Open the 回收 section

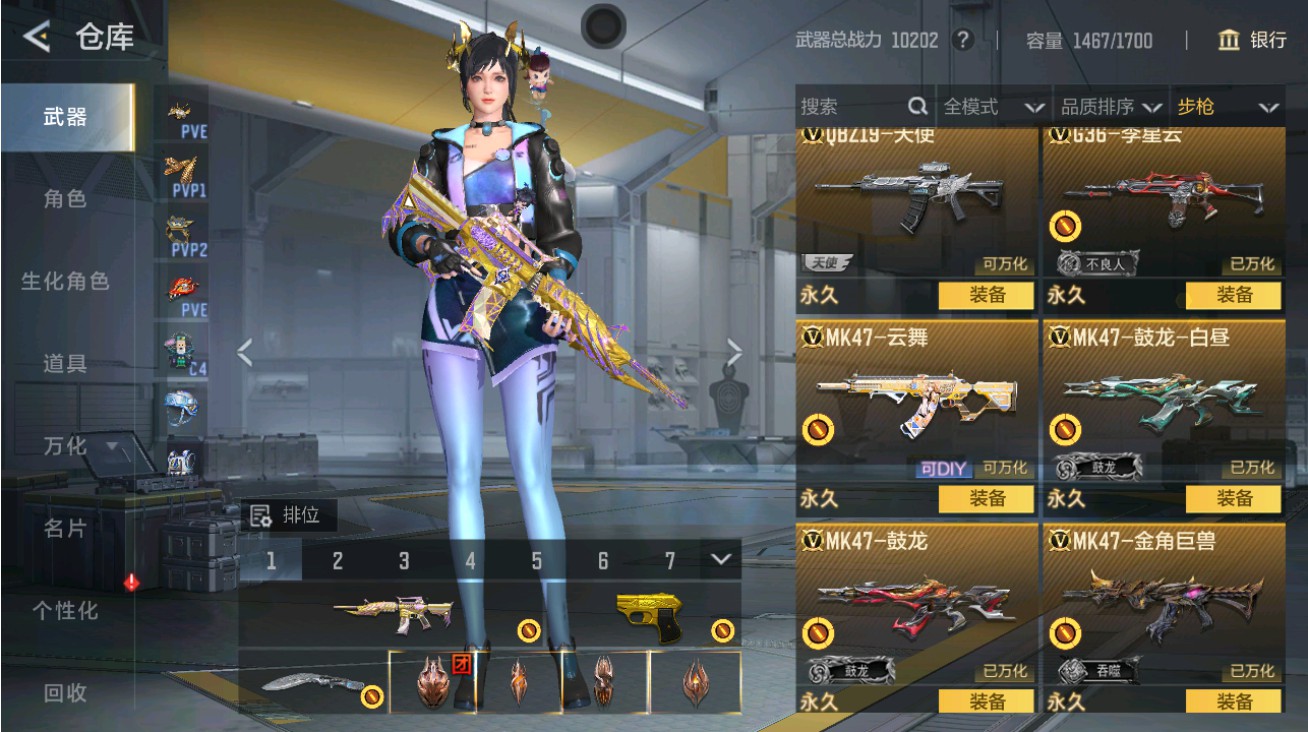point(65,692)
